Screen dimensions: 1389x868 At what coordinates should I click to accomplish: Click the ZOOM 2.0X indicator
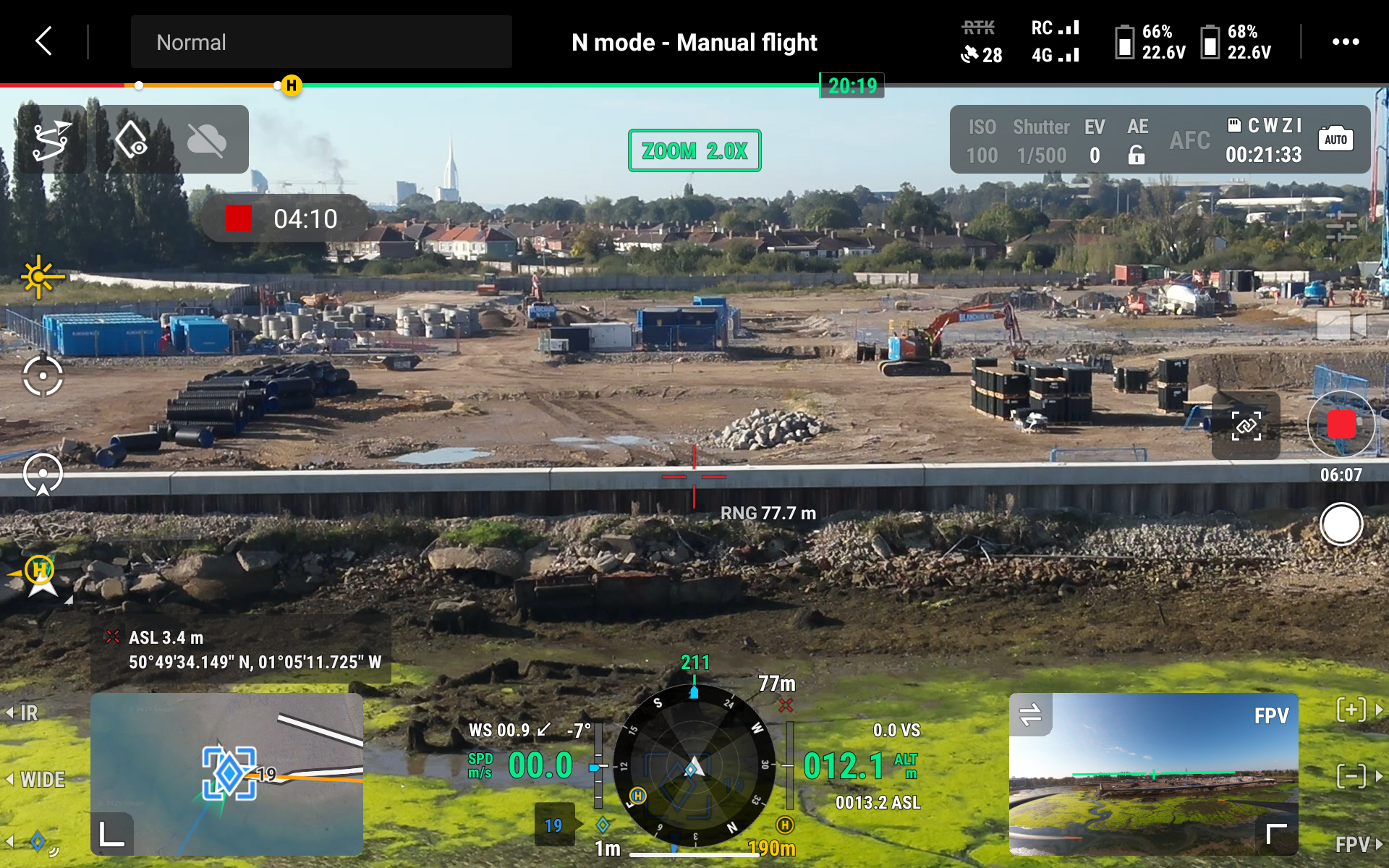pyautogui.click(x=694, y=150)
